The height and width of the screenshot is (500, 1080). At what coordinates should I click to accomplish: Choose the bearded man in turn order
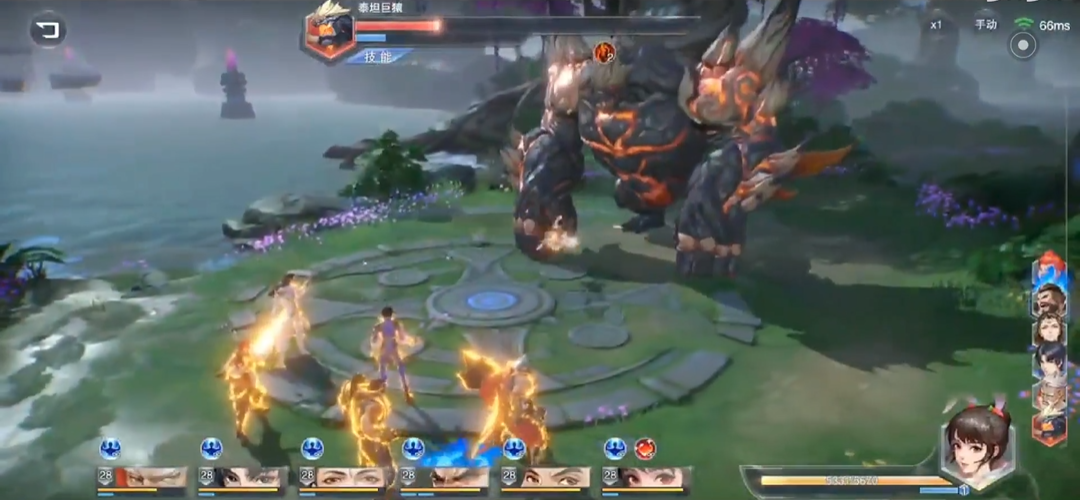coord(1049,298)
